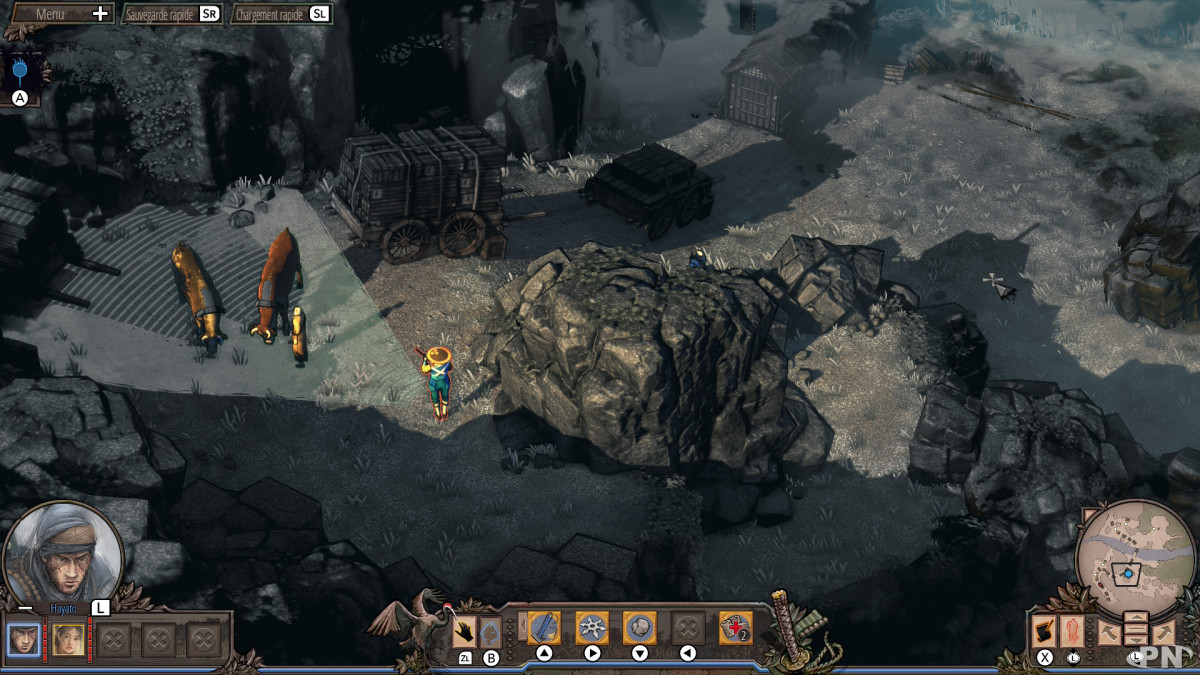The height and width of the screenshot is (675, 1200).
Task: Choose Chargement rapide to reload
Action: 281,14
